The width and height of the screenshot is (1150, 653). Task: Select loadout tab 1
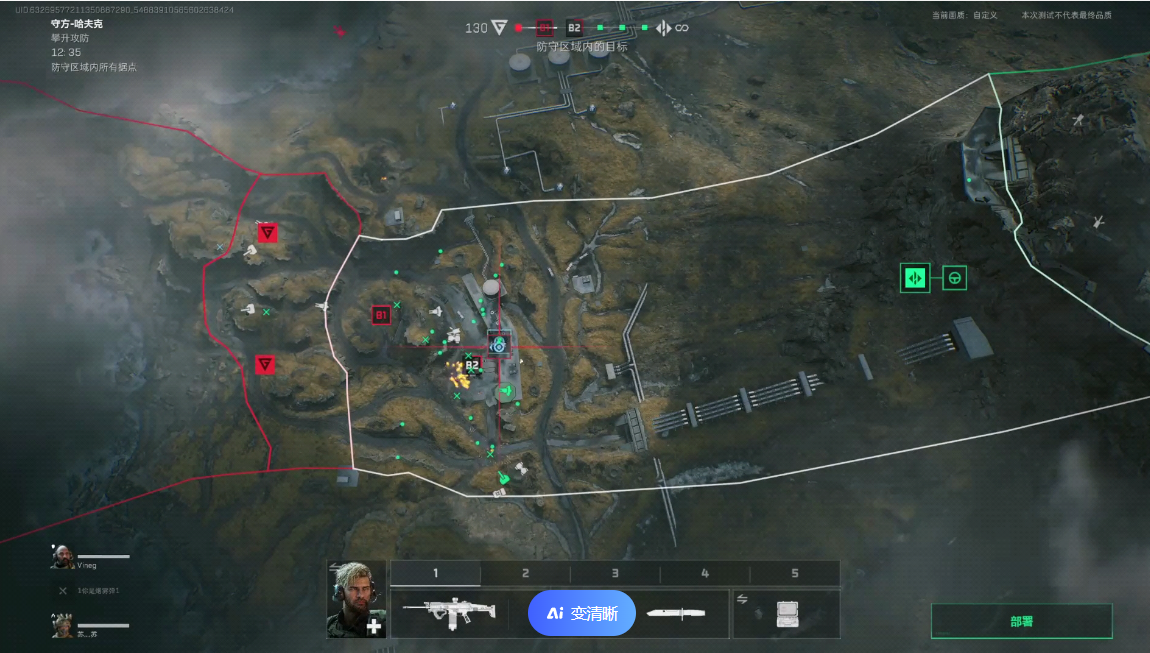tap(435, 573)
